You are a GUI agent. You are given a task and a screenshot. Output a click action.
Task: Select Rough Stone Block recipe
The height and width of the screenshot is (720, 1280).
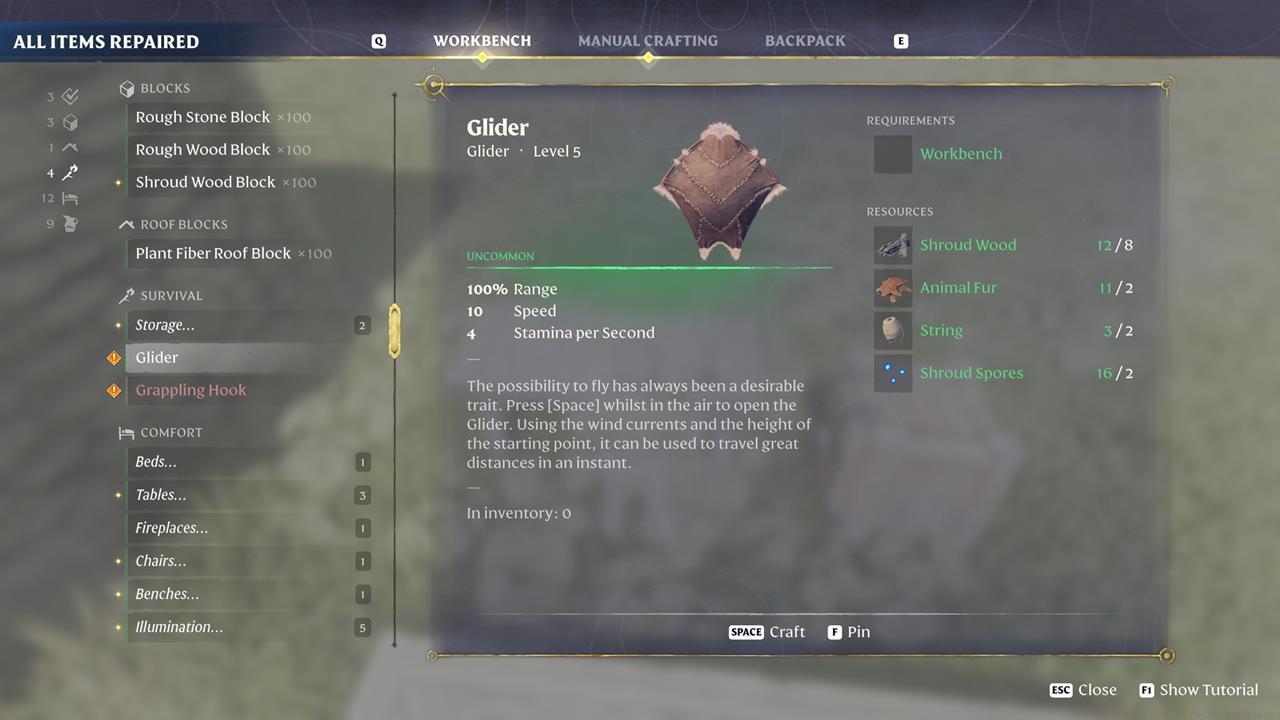coord(203,117)
